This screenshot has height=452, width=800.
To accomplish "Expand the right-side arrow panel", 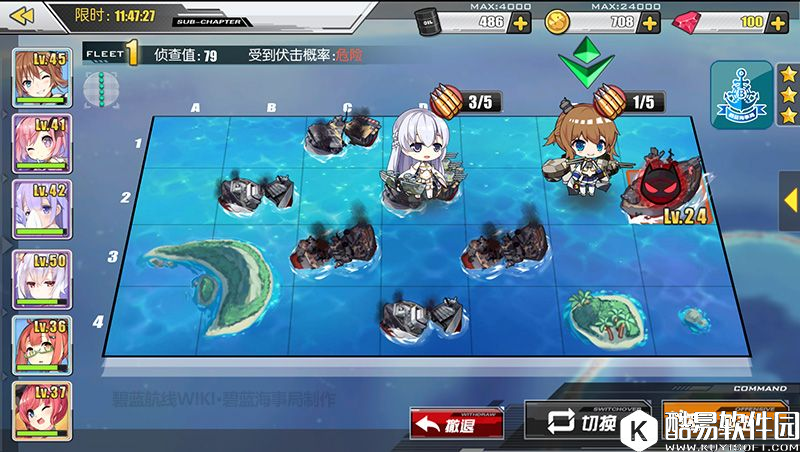I will pos(790,195).
